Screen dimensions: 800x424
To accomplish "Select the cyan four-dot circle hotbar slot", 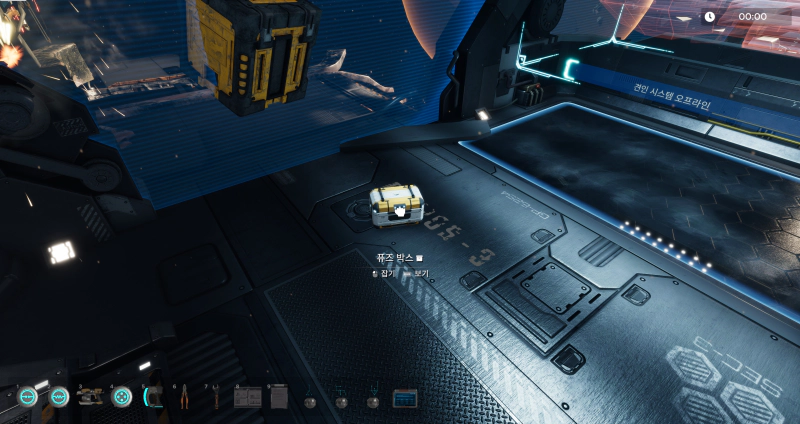I will [122, 397].
